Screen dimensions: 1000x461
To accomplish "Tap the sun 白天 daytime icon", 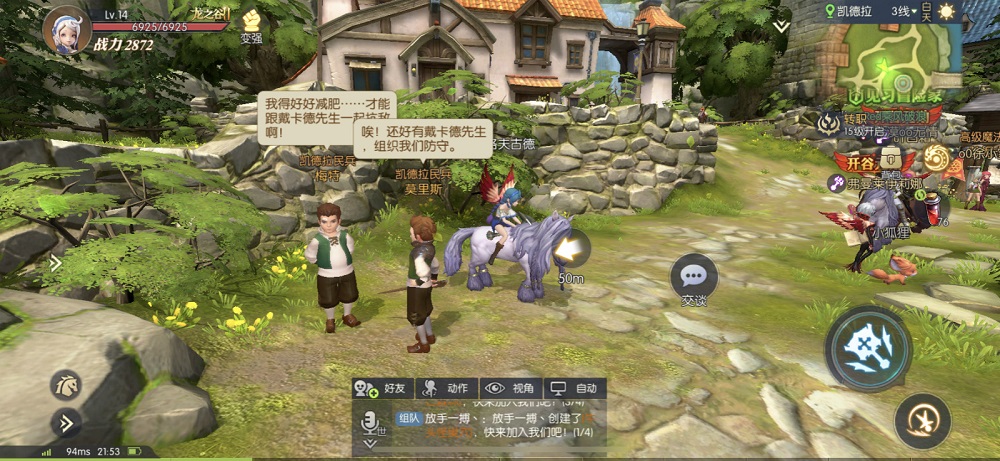I will pos(945,11).
